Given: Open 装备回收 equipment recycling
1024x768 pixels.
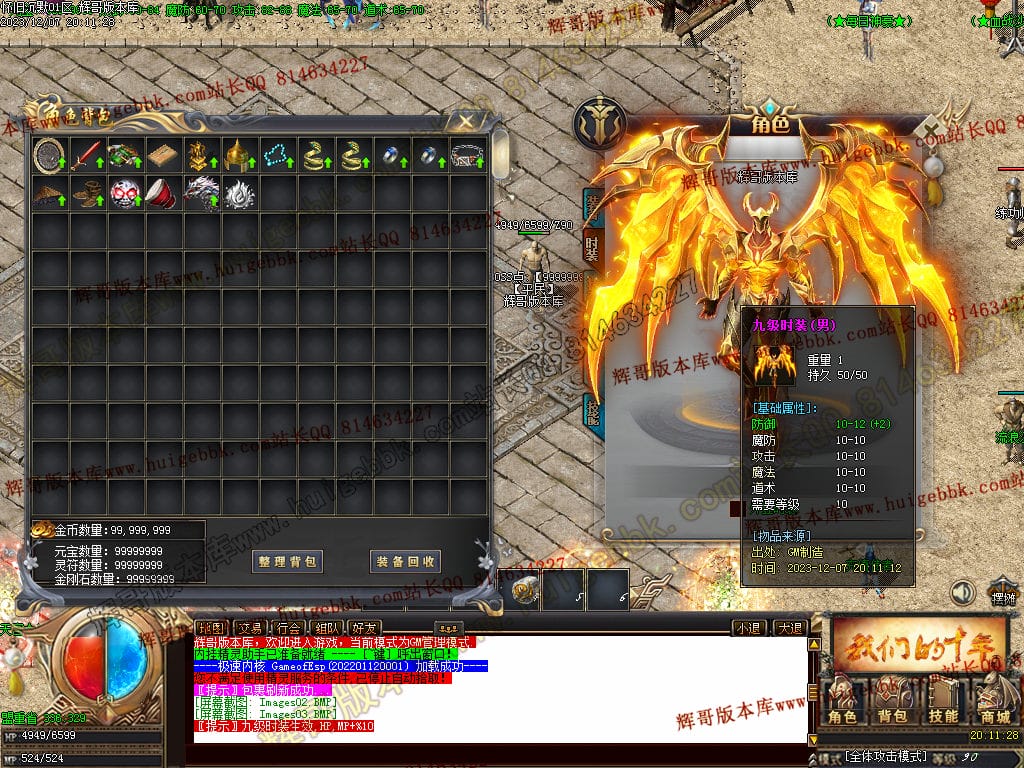Looking at the screenshot, I should [405, 561].
